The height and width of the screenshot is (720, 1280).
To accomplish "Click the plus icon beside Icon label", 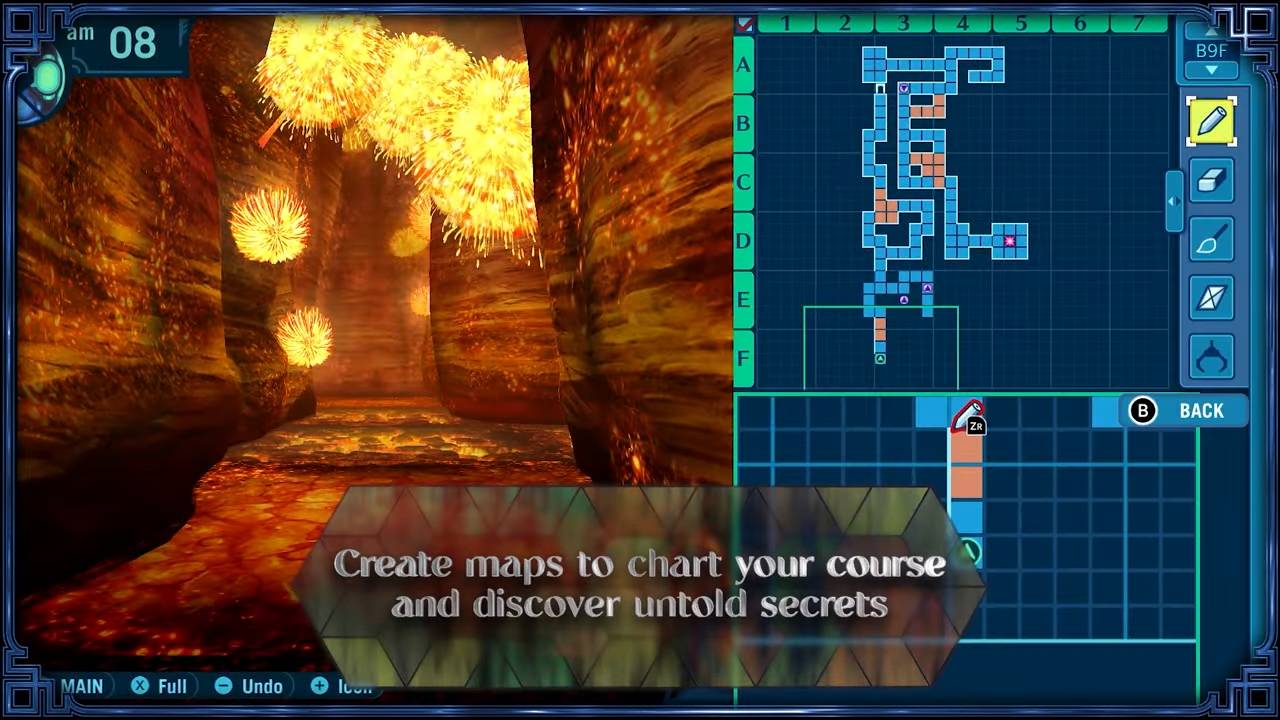I will coord(320,686).
